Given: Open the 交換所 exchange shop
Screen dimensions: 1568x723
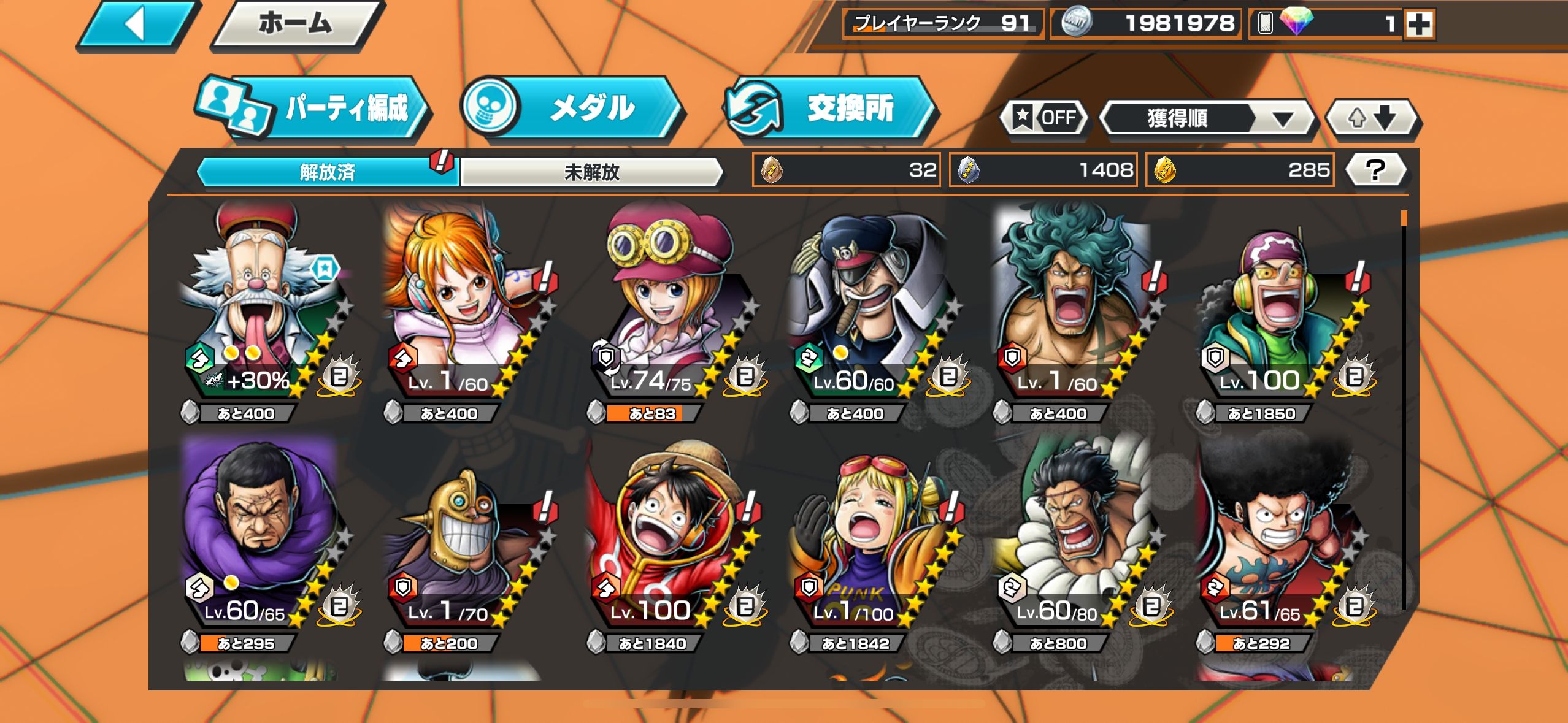Looking at the screenshot, I should tap(829, 109).
